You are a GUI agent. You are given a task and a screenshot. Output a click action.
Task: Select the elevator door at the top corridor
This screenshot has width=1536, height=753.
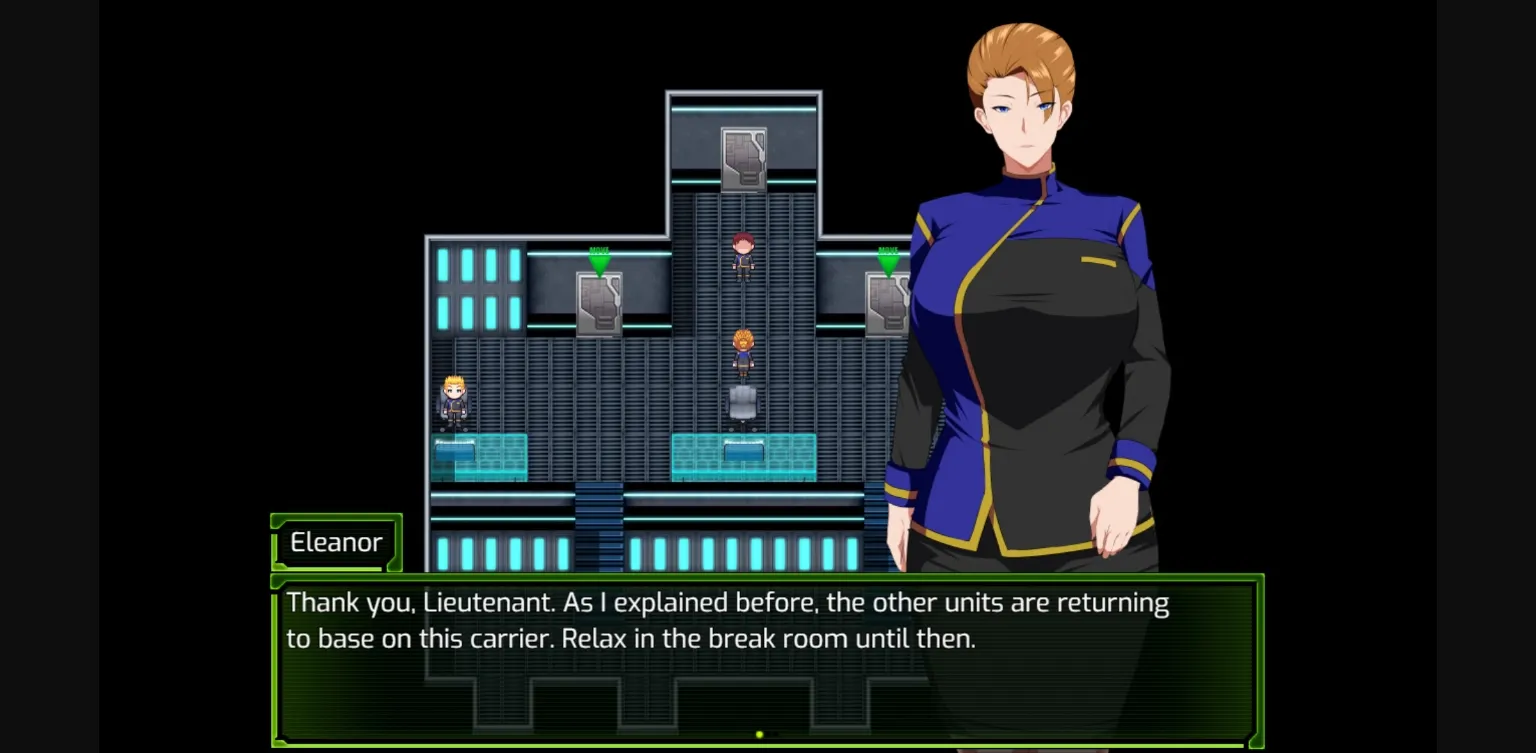(742, 160)
